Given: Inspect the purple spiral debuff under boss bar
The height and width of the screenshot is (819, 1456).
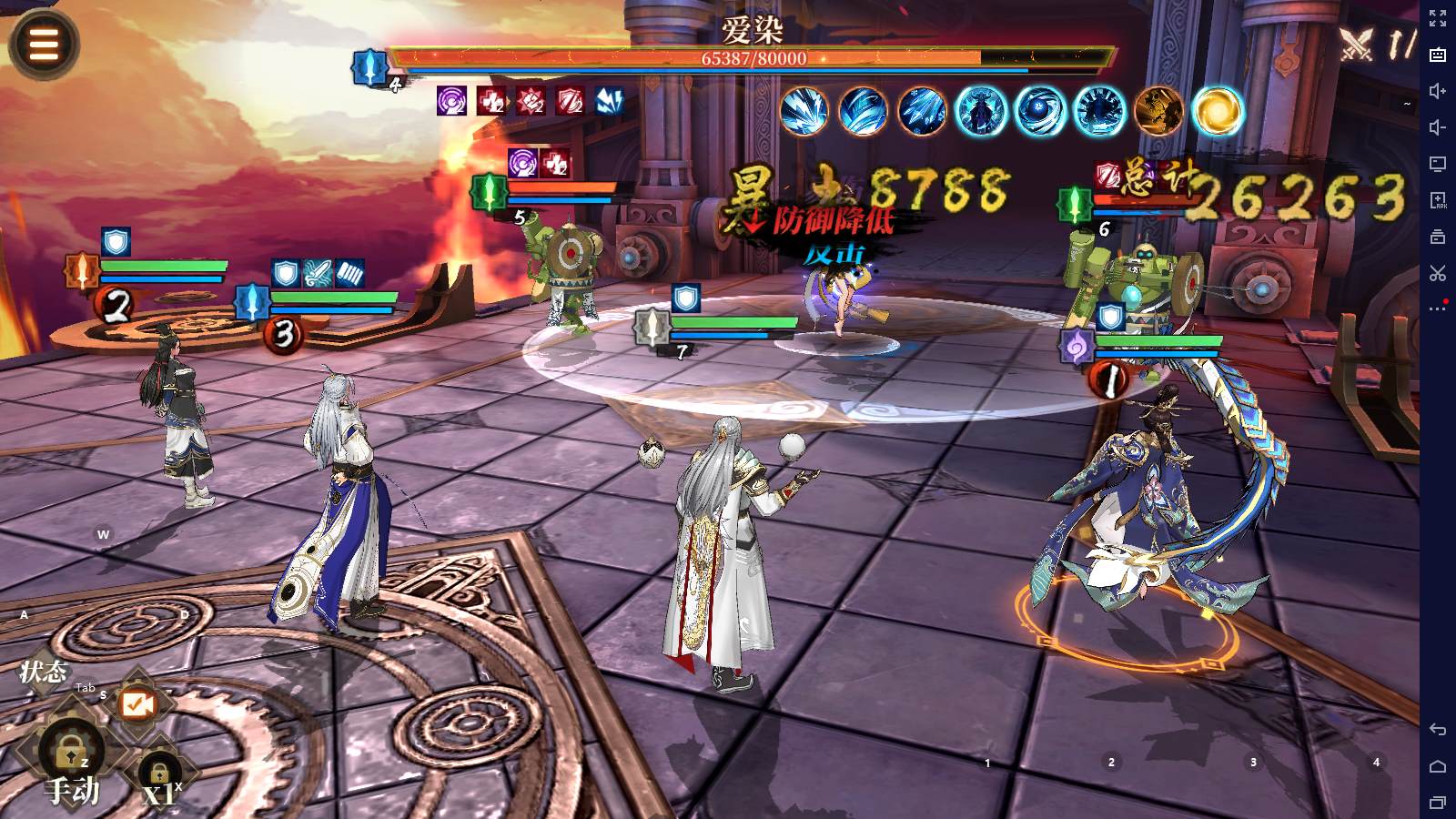Looking at the screenshot, I should [452, 100].
